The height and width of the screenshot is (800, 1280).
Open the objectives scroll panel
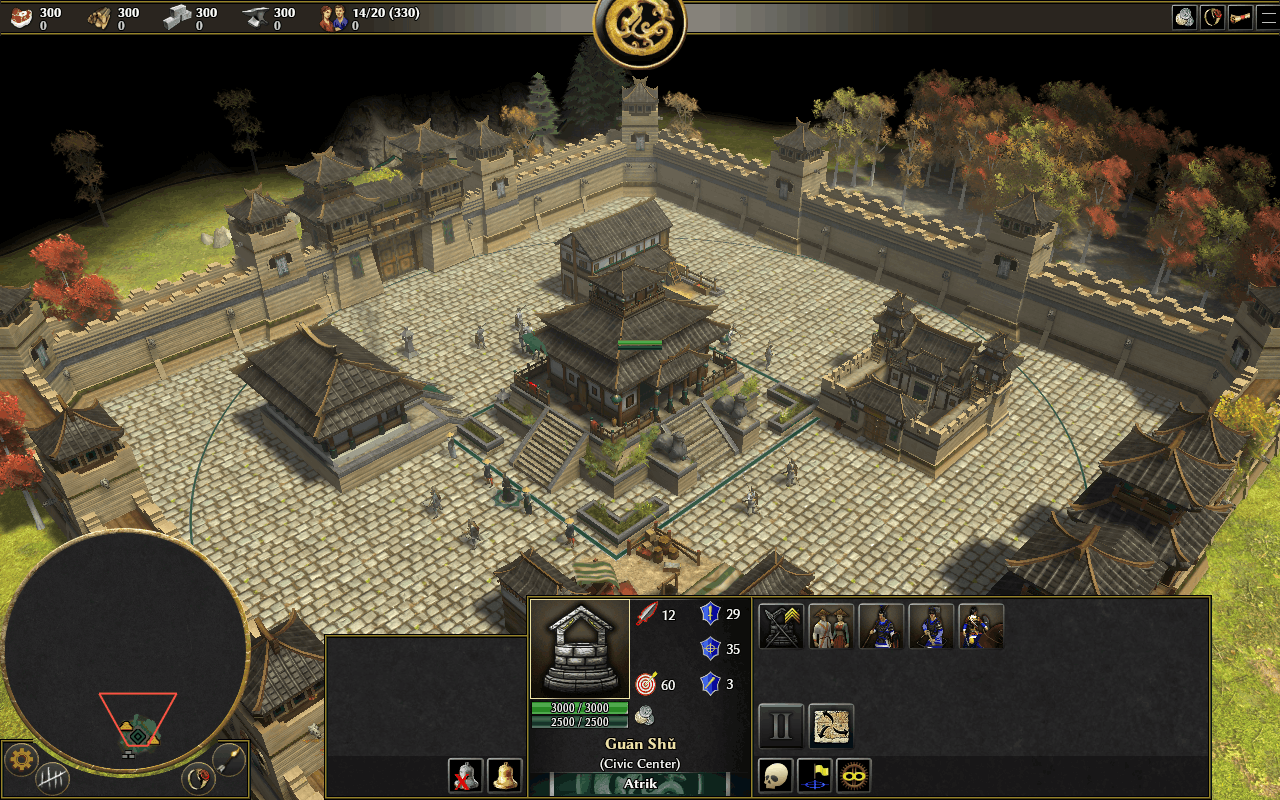[1240, 17]
